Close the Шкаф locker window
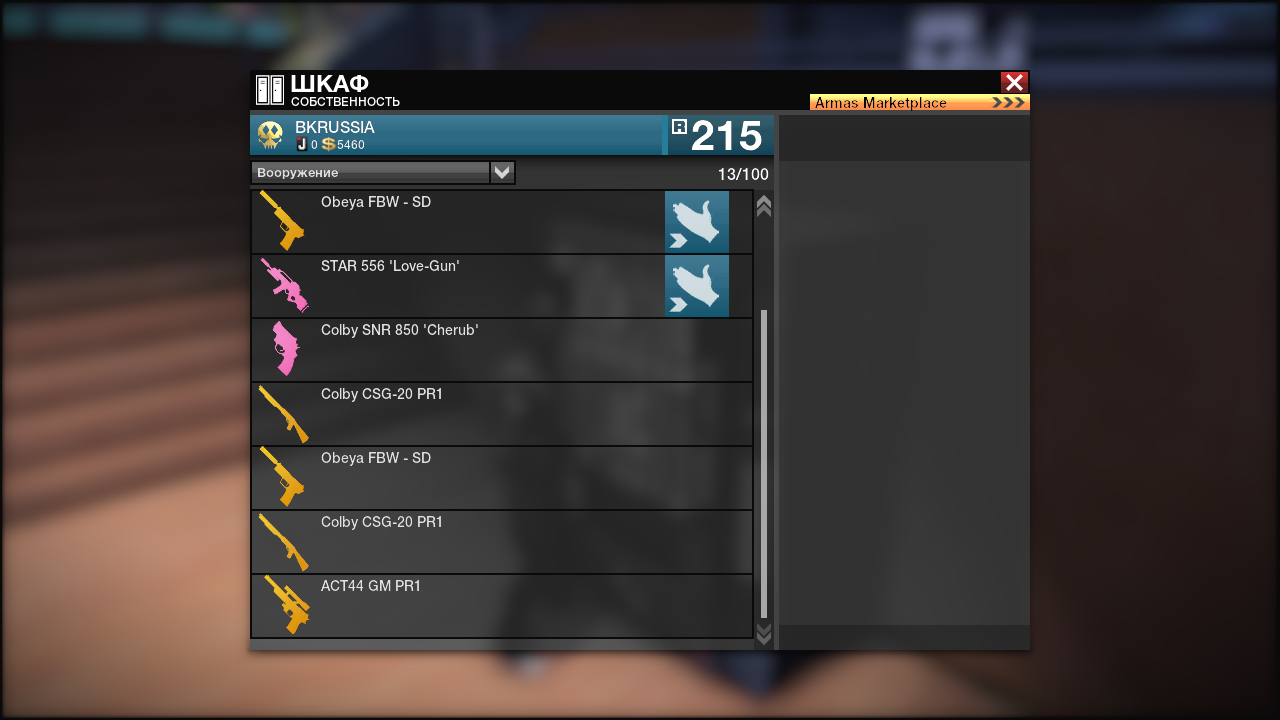This screenshot has width=1280, height=720. [x=1014, y=83]
